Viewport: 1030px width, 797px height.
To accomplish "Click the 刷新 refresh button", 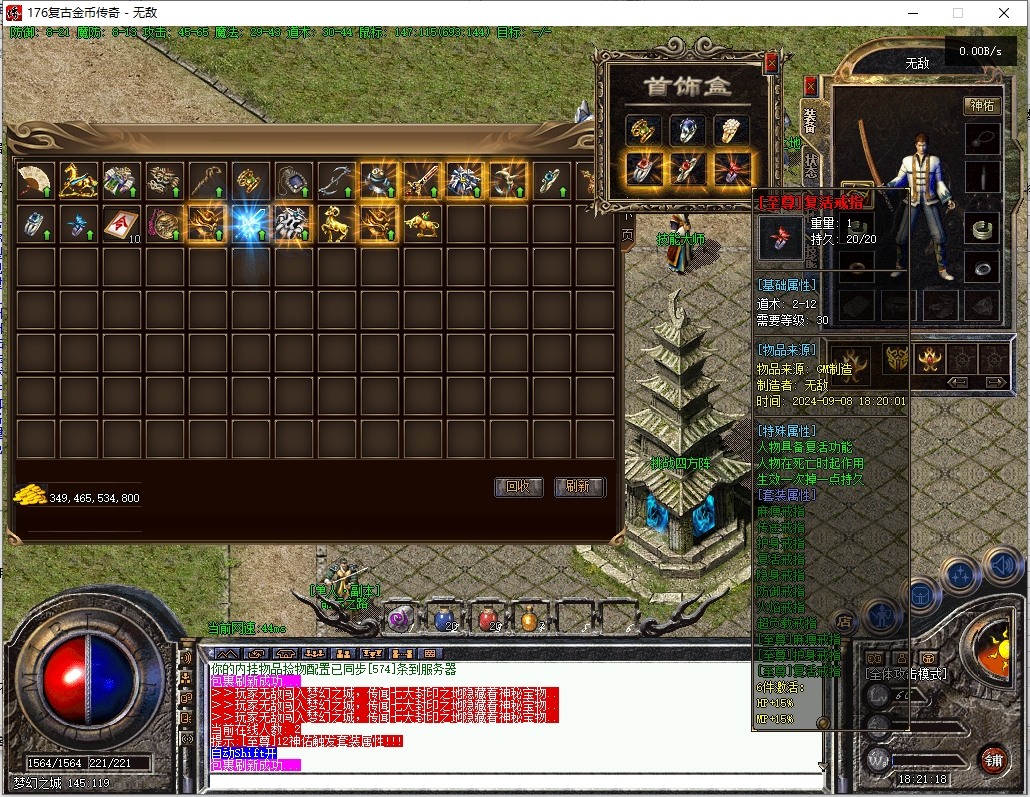I will click(578, 487).
